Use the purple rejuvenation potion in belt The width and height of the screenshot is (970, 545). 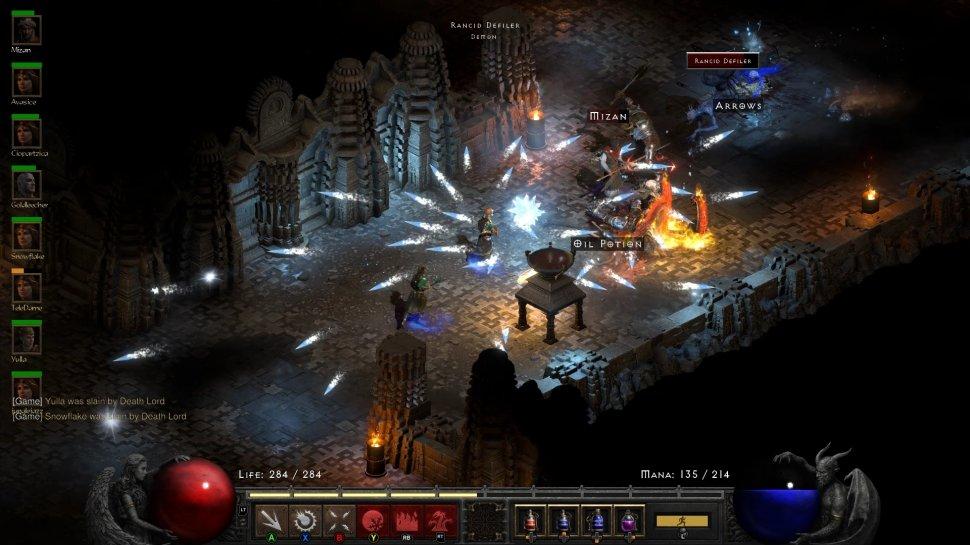tap(630, 521)
